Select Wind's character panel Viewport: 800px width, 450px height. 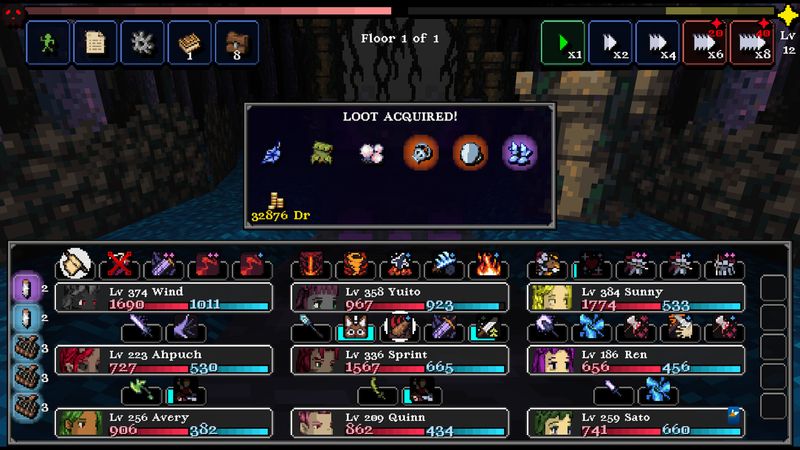coord(164,297)
